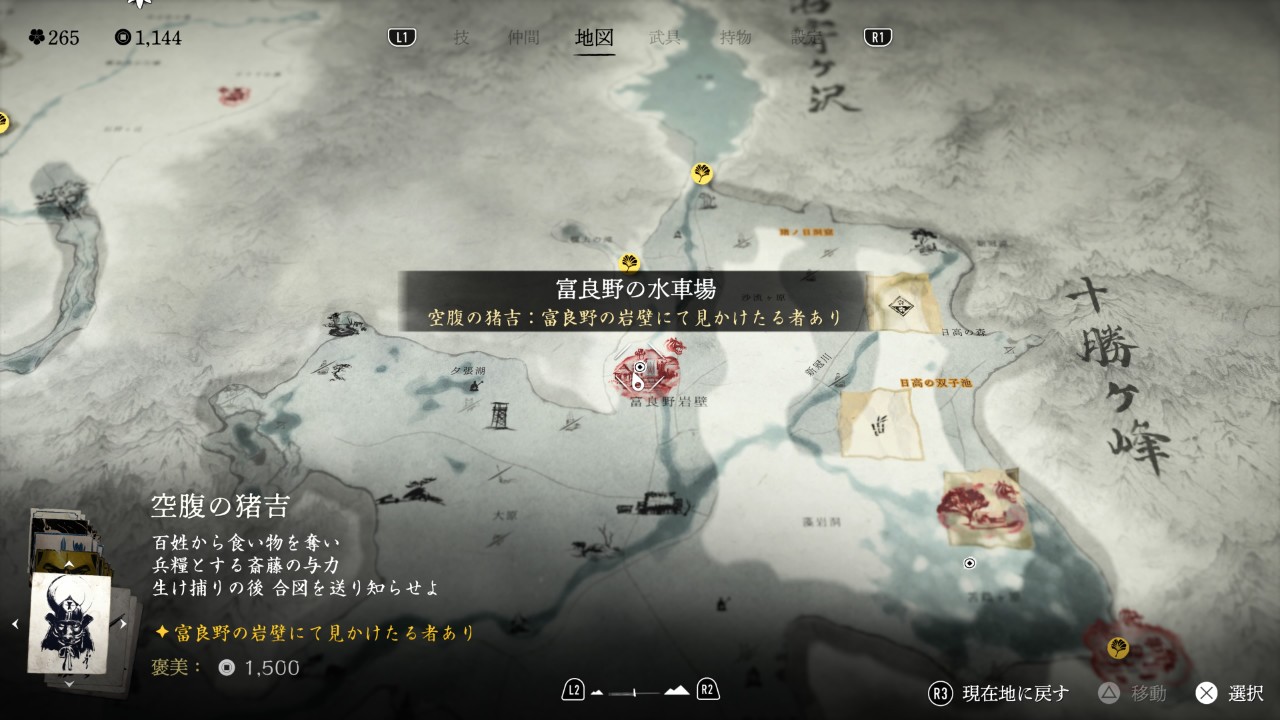
Task: Click the left arrow beside the bounty card
Action: click(x=15, y=623)
